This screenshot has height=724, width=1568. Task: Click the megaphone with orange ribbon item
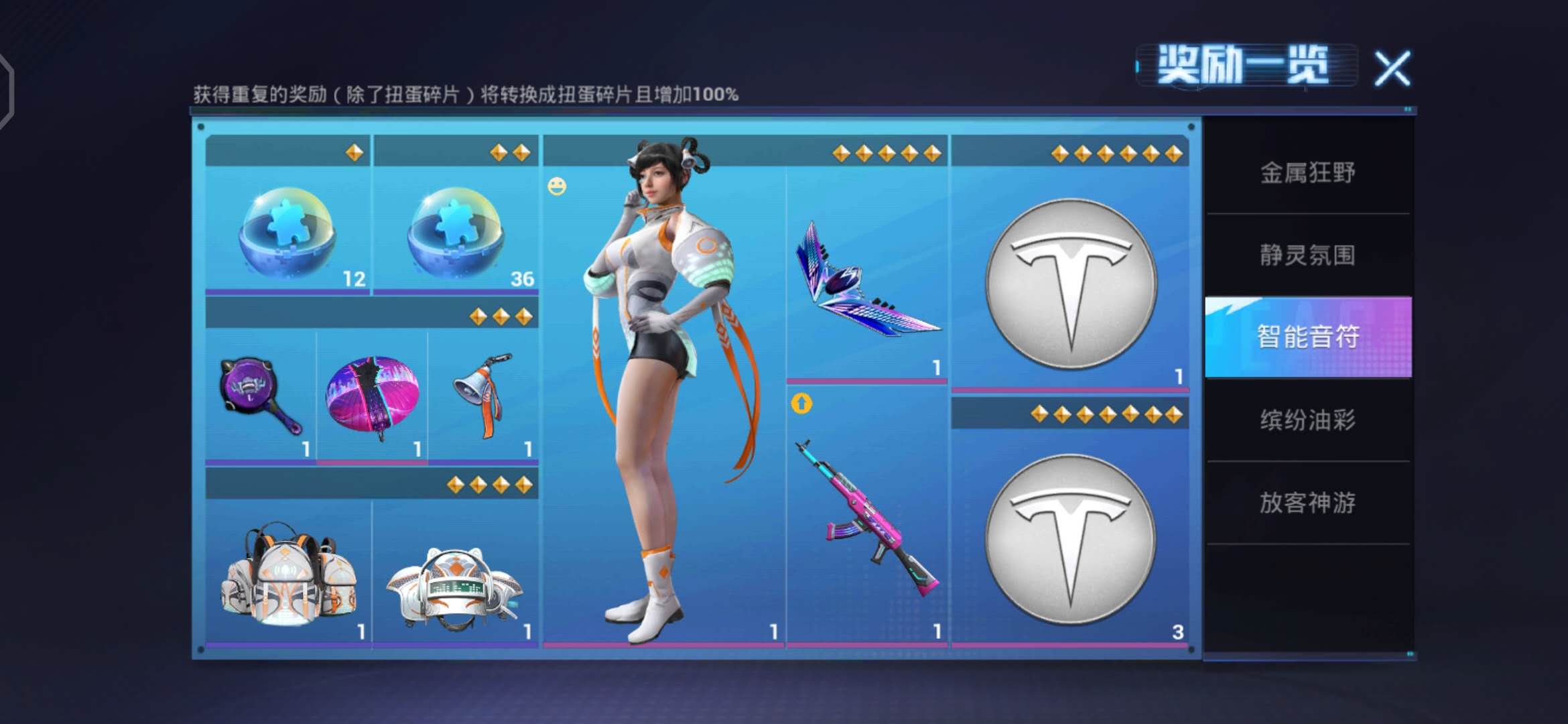pyautogui.click(x=483, y=396)
